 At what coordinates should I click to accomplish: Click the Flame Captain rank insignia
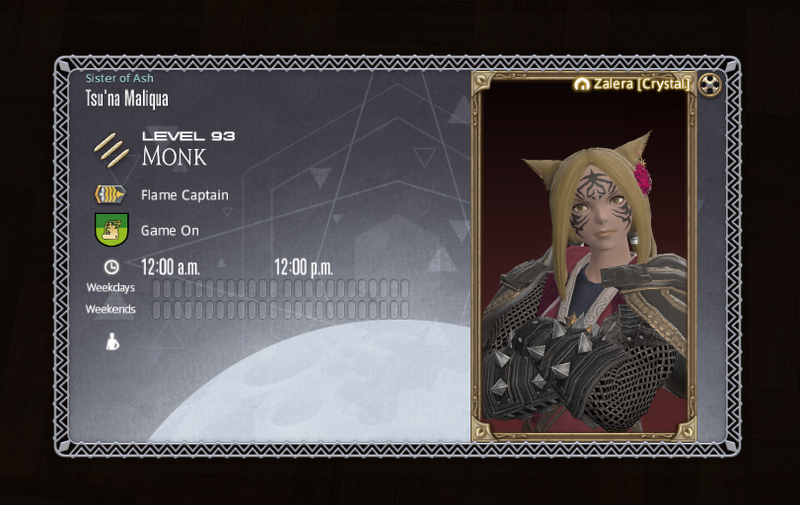(x=110, y=195)
